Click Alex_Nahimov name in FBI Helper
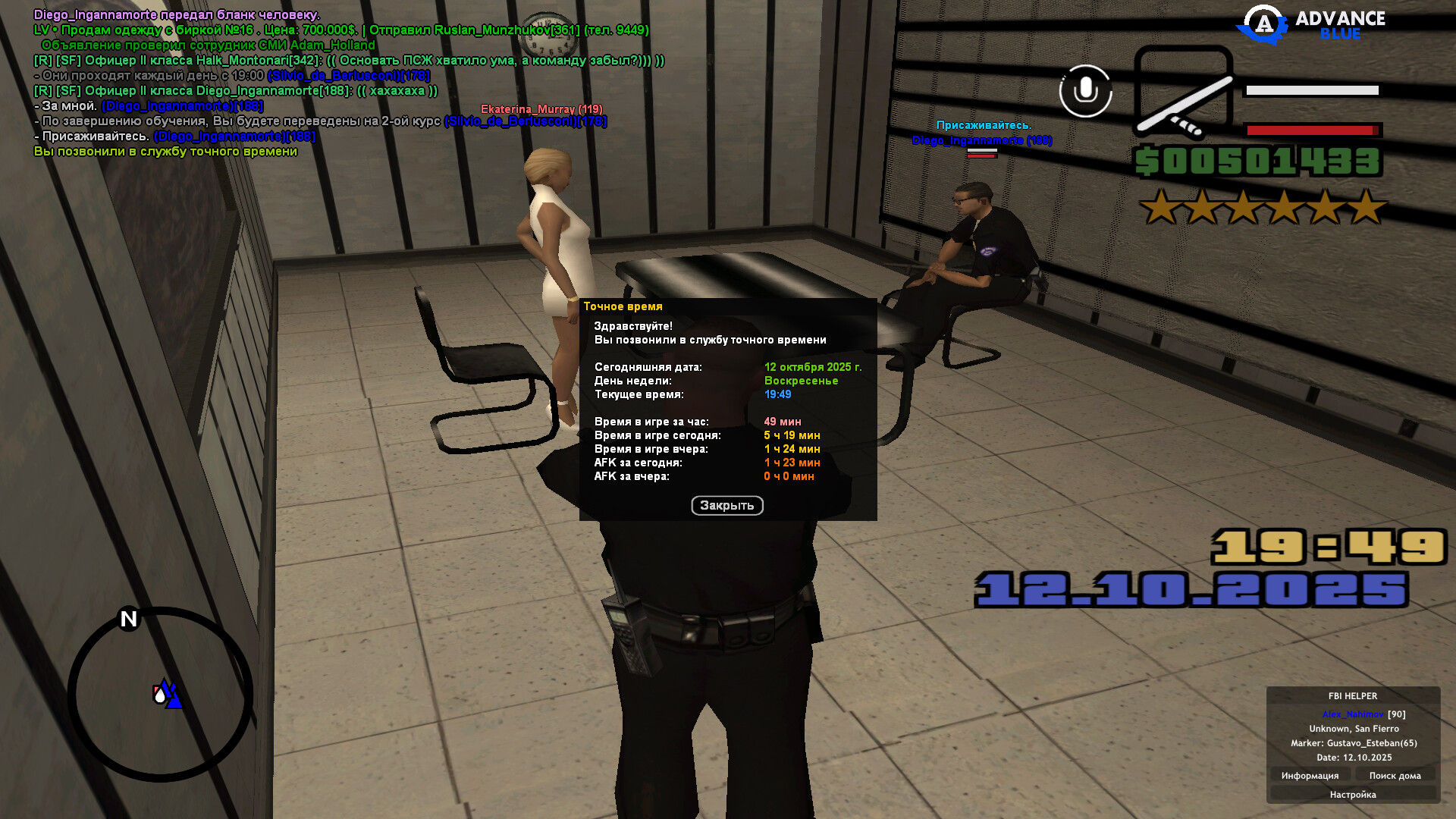Viewport: 1456px width, 819px height. (1352, 714)
